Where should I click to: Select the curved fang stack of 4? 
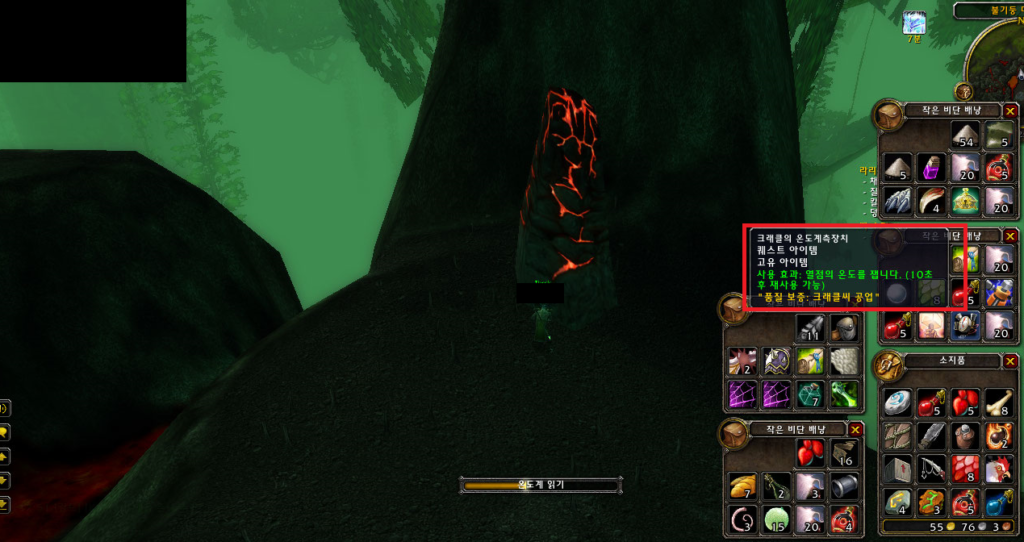[930, 200]
